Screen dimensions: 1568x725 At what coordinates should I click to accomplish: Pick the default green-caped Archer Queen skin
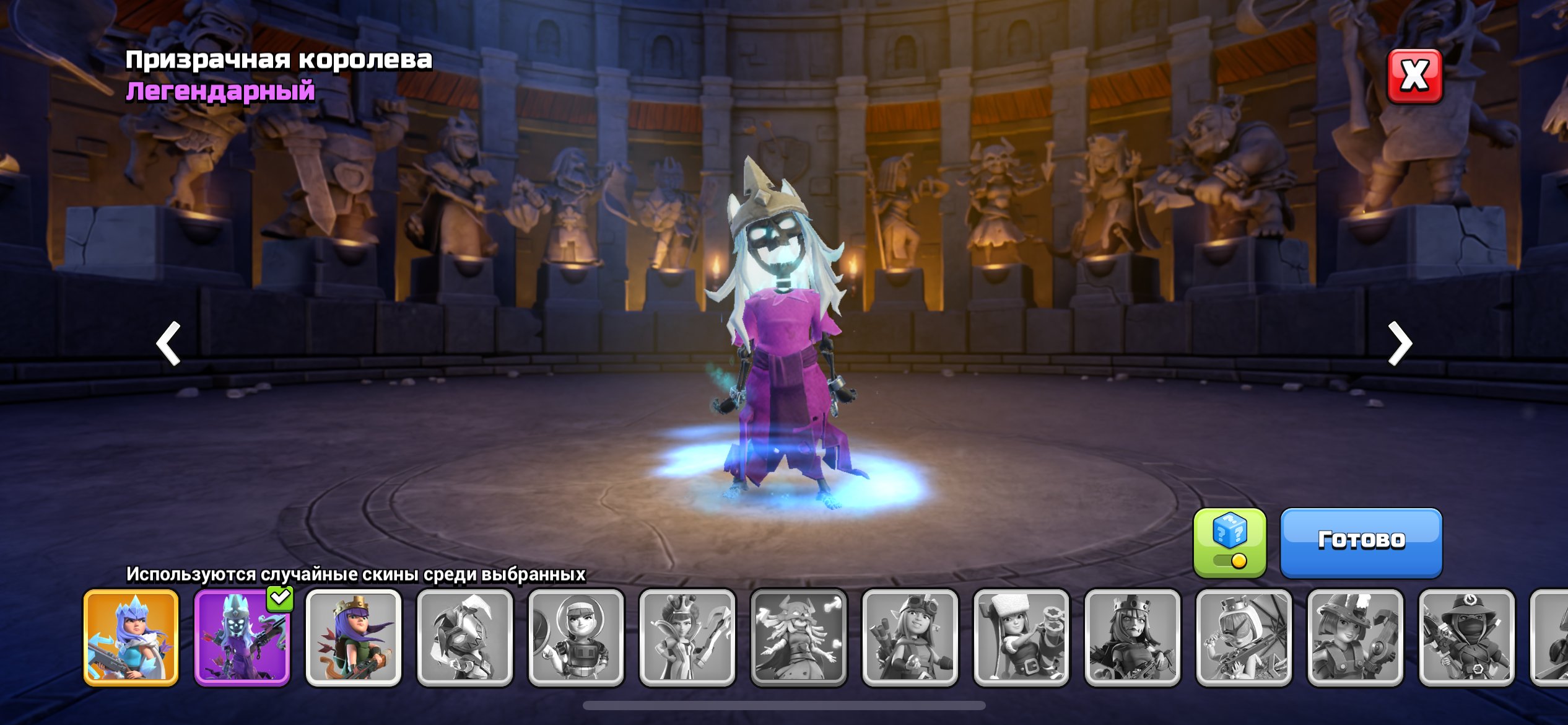(354, 638)
